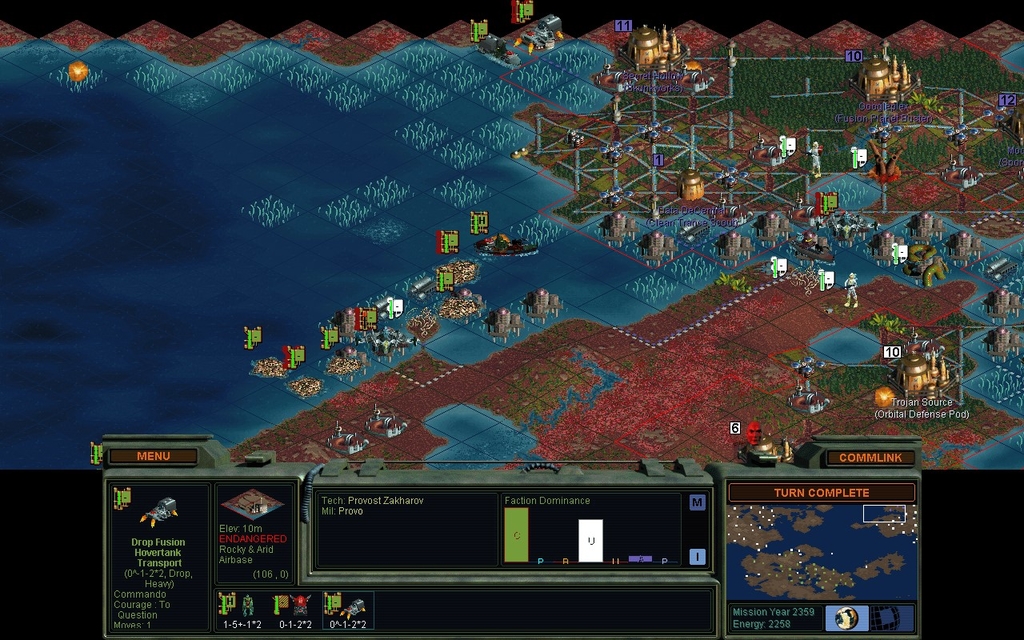Click the world minimap
Viewport: 1024px width, 640px height.
tap(820, 551)
